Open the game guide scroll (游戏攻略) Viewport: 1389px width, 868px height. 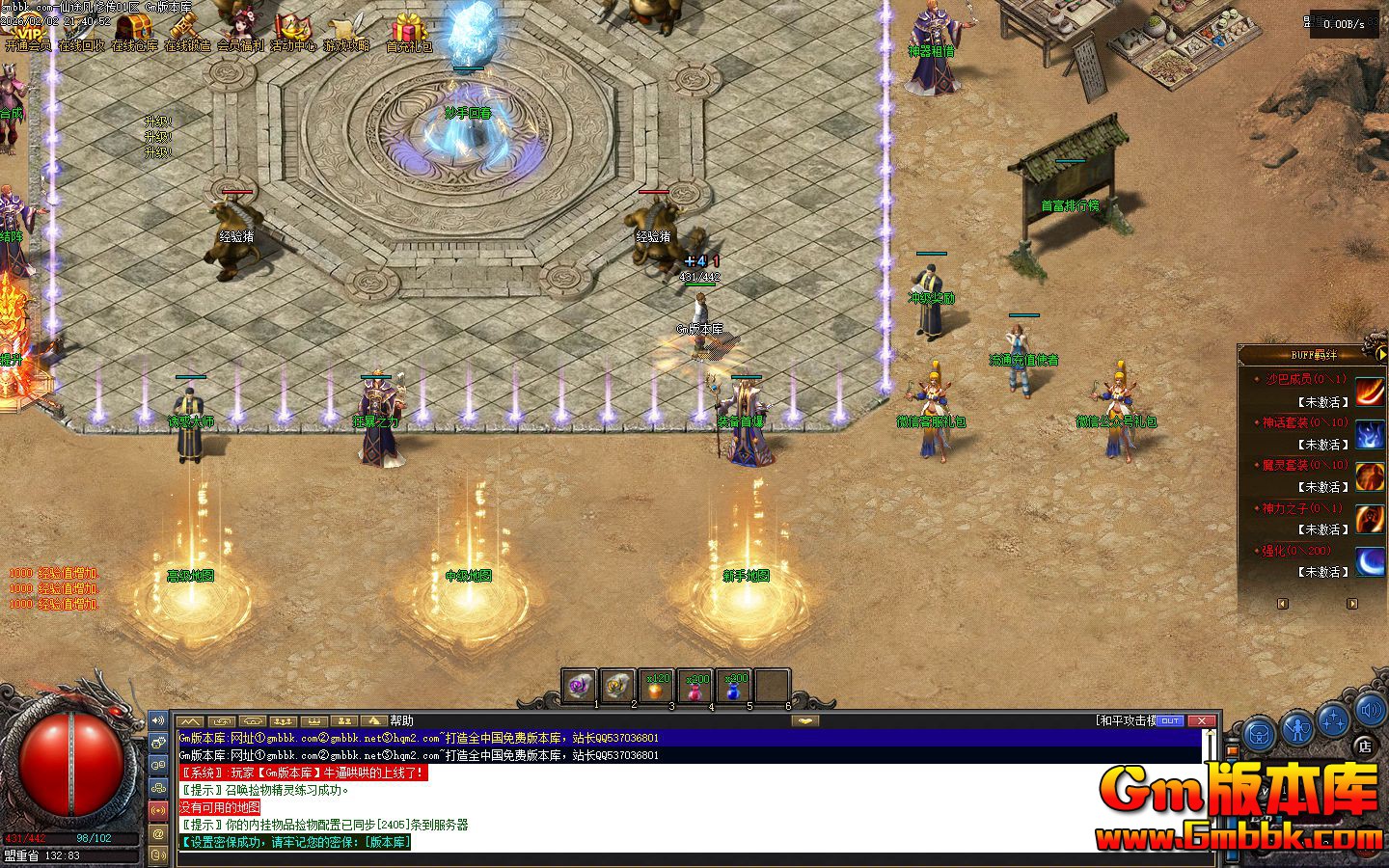(x=345, y=33)
